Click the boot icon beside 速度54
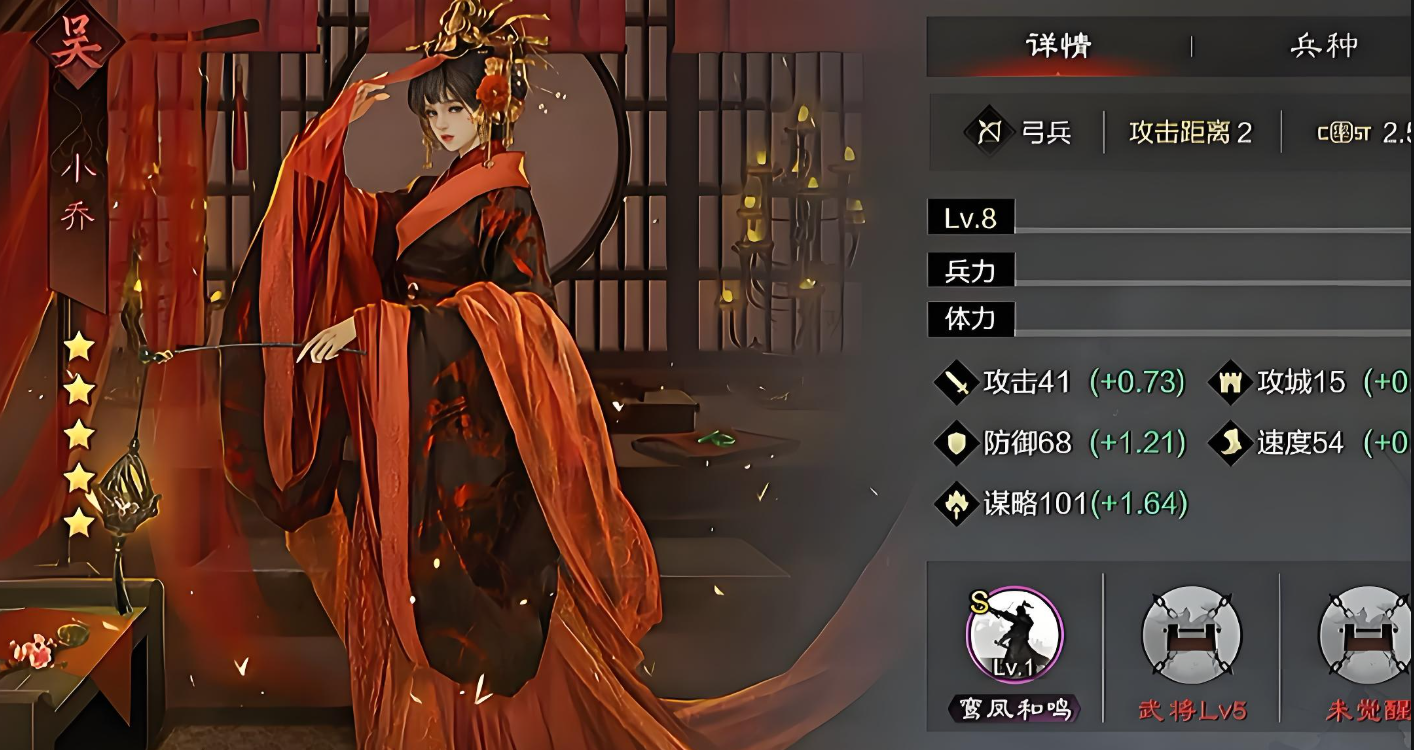The height and width of the screenshot is (750, 1414). pos(1232,442)
